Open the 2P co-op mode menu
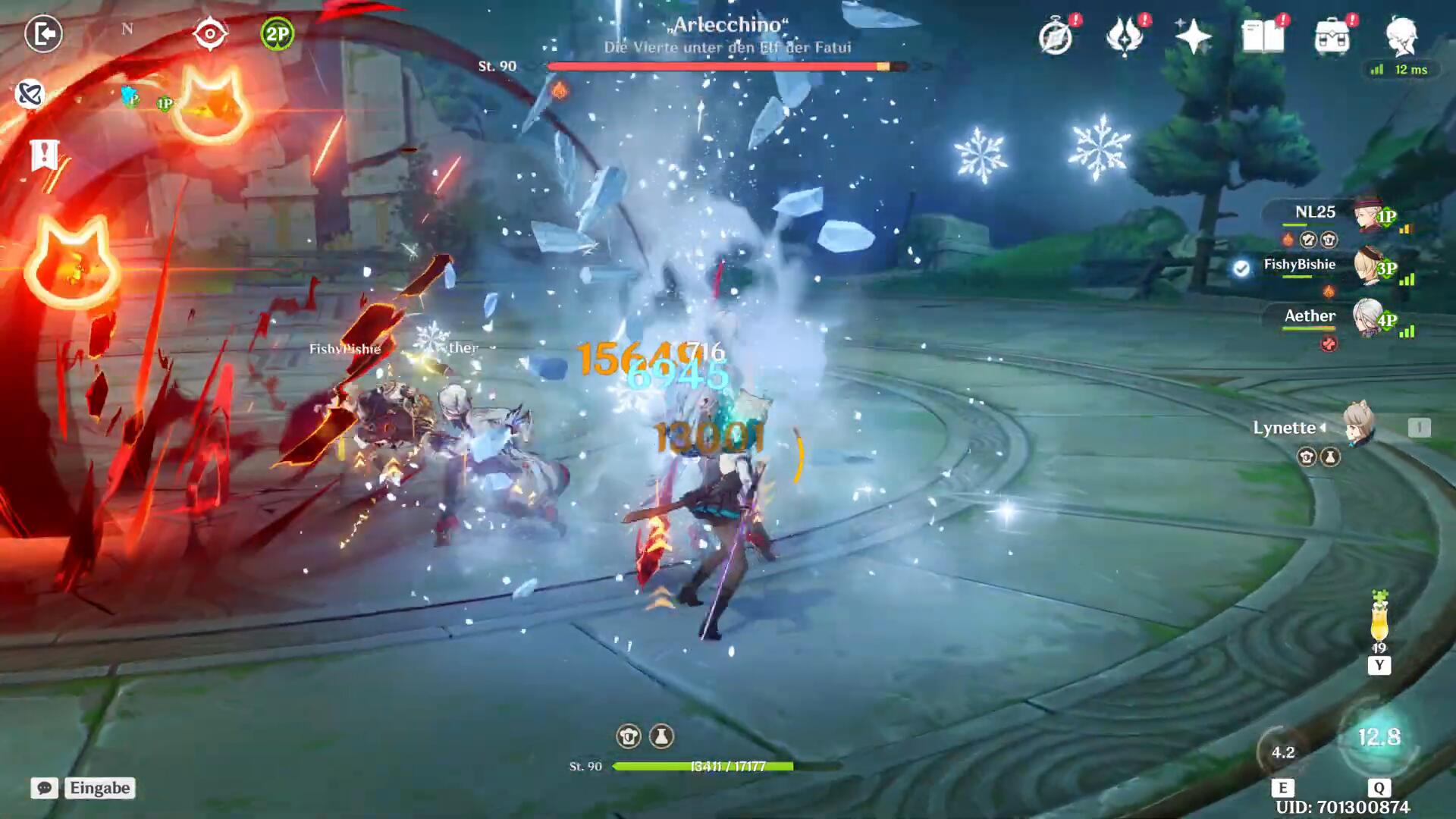Image resolution: width=1456 pixels, height=819 pixels. 277,34
